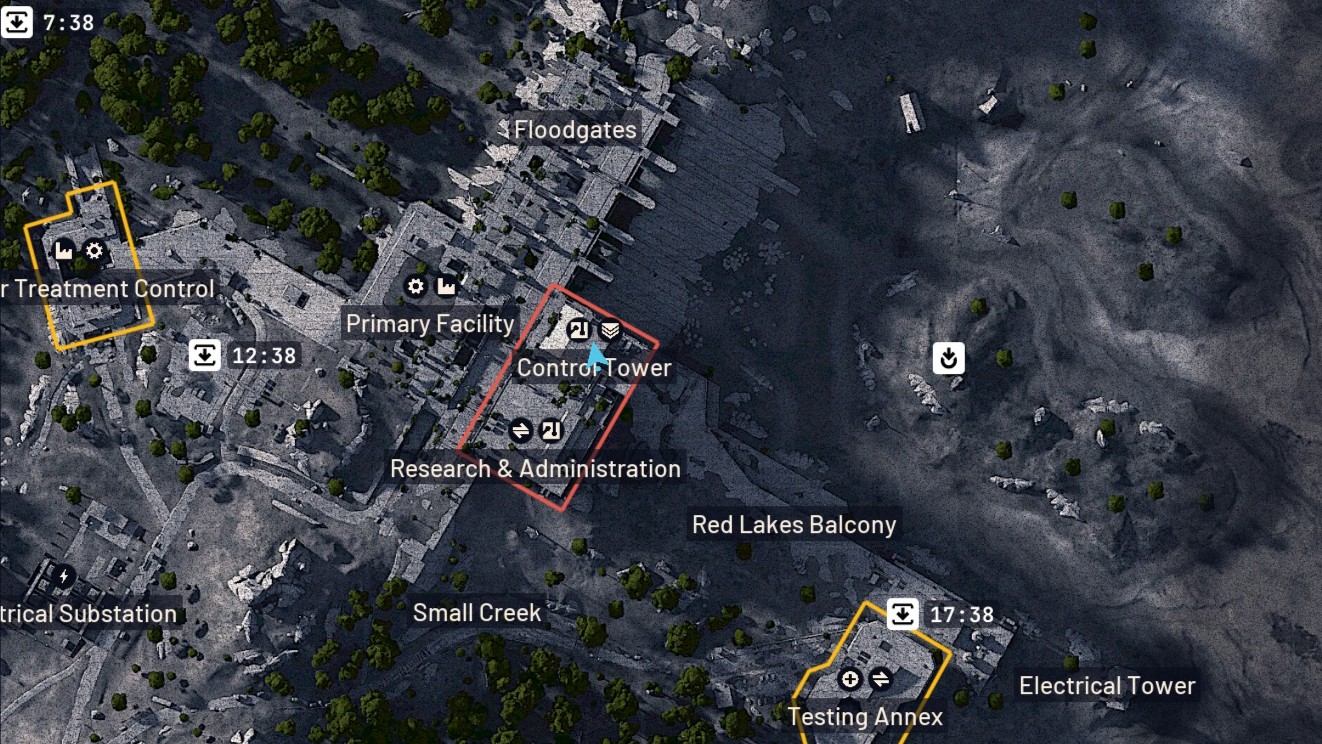Select the gear icon at Primary Facility
The width and height of the screenshot is (1322, 744).
[416, 286]
